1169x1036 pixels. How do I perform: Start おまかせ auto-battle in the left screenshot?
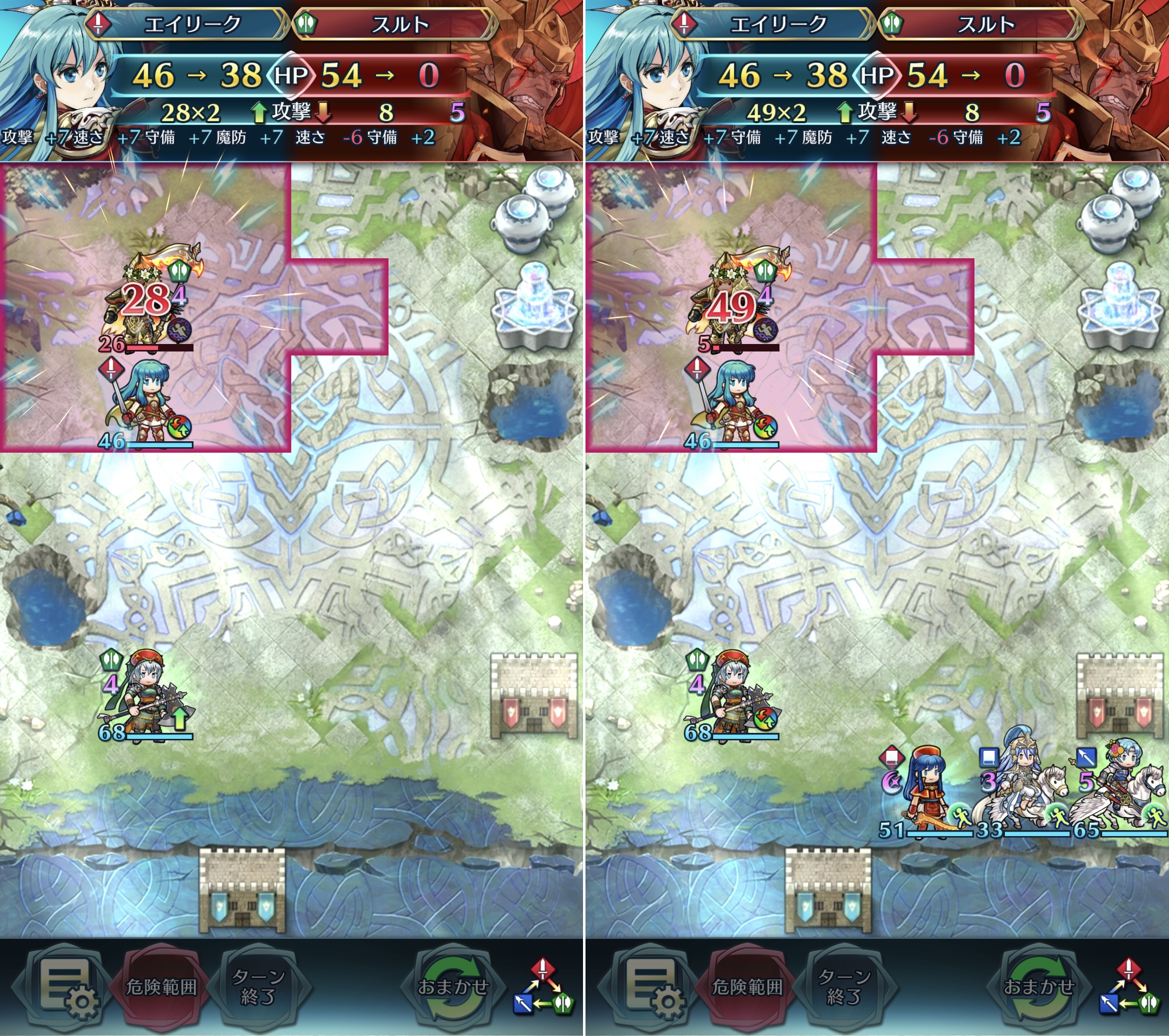coord(453,986)
